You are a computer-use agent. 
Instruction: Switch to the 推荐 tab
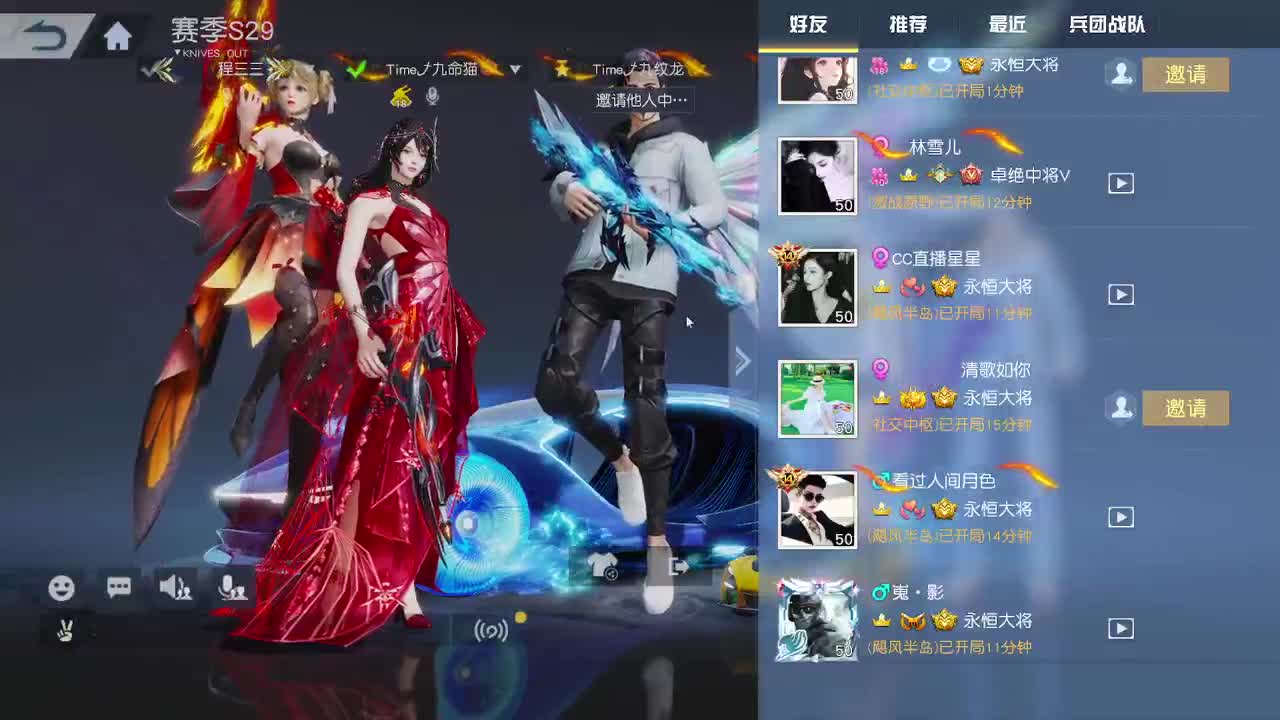[x=908, y=24]
